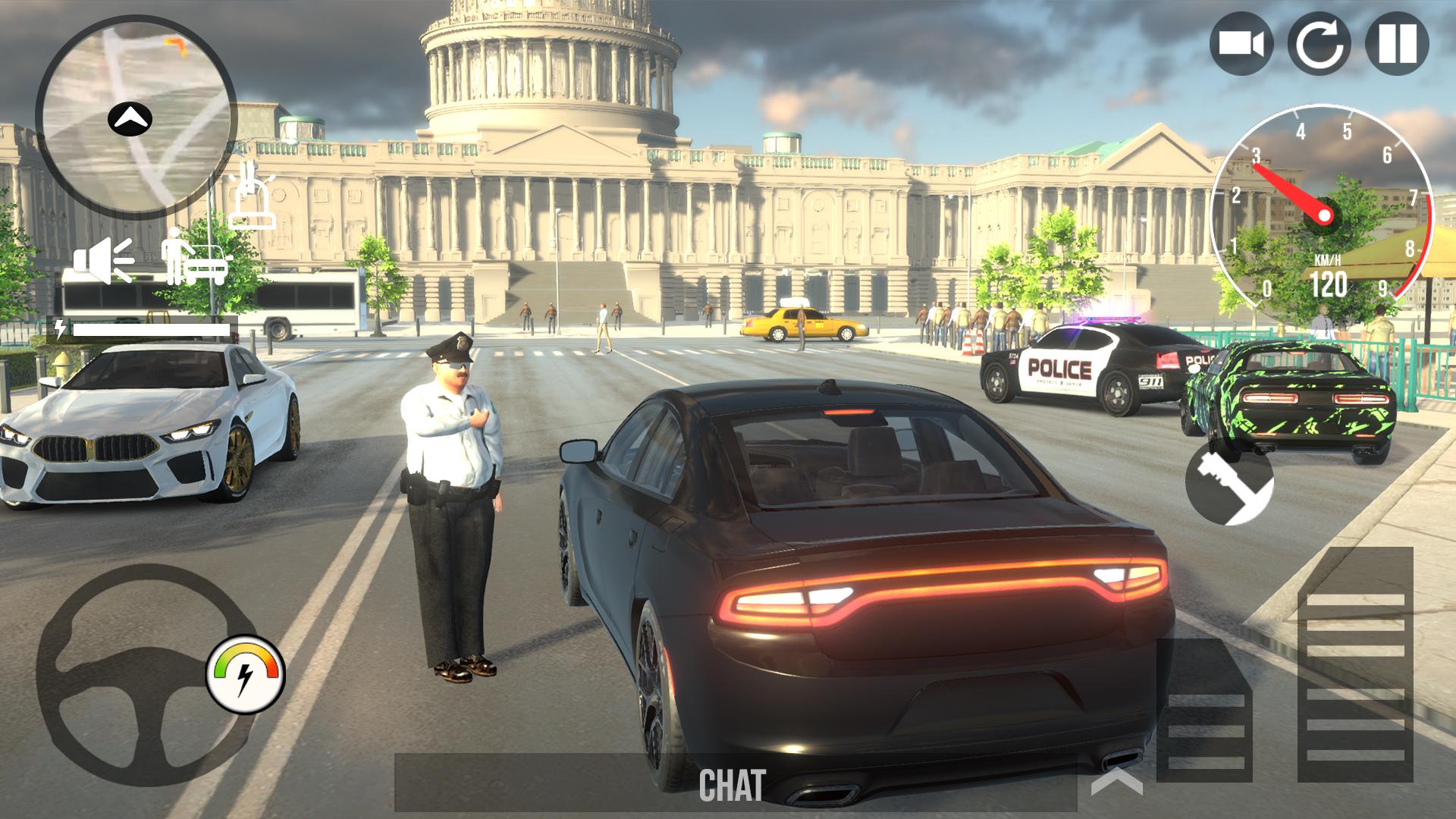Image resolution: width=1456 pixels, height=819 pixels.
Task: Tap the circular arrow reset button
Action: [1319, 43]
